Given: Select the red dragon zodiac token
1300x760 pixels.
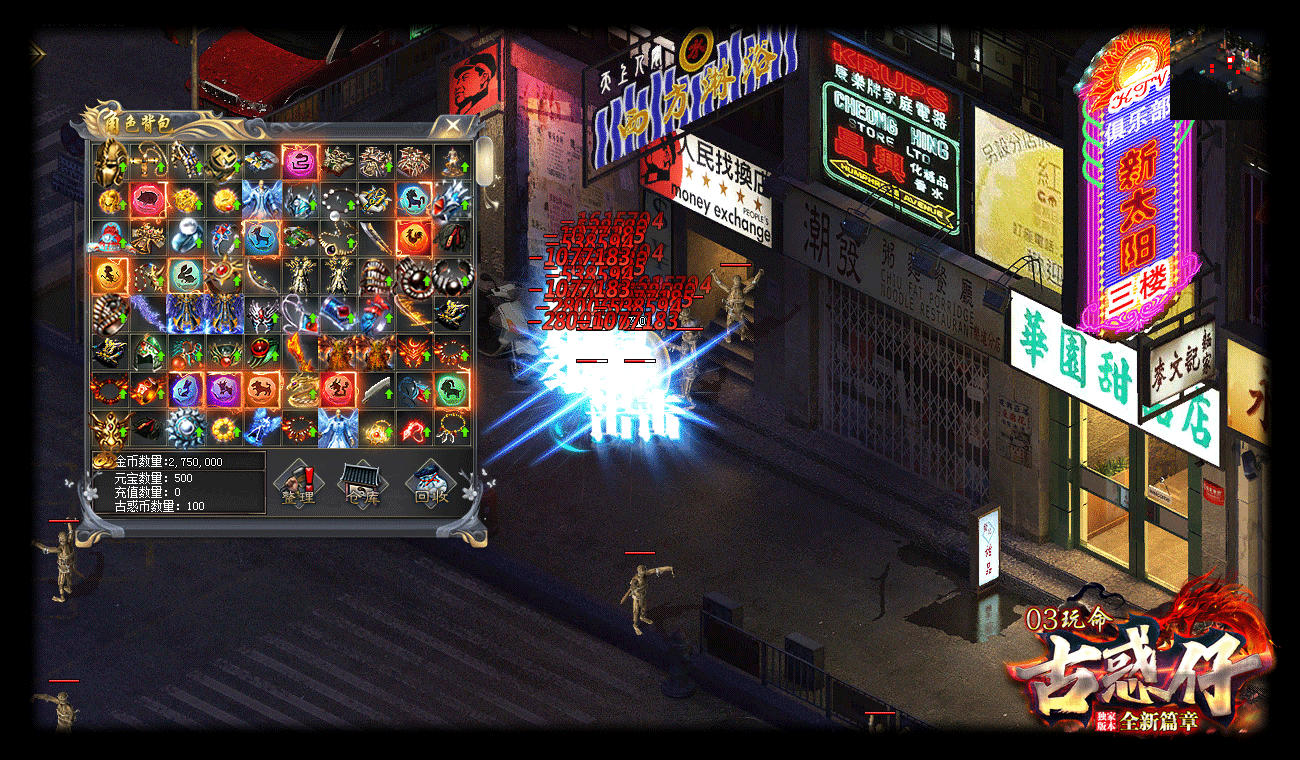Looking at the screenshot, I should pyautogui.click(x=337, y=388).
